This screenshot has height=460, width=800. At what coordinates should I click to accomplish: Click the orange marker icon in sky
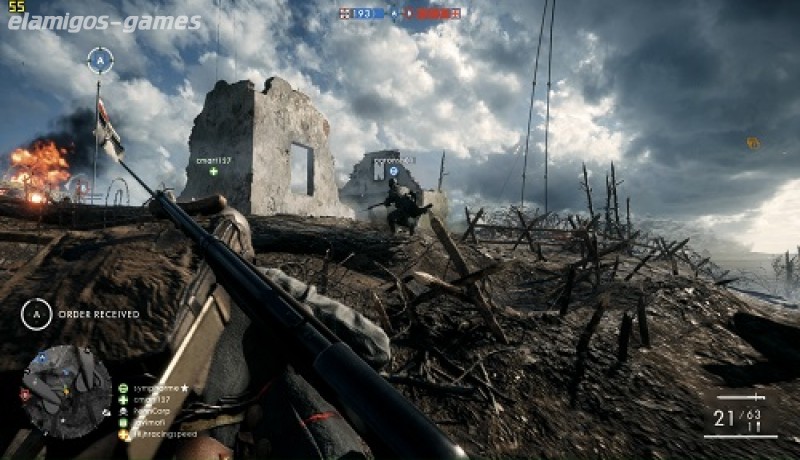752,143
